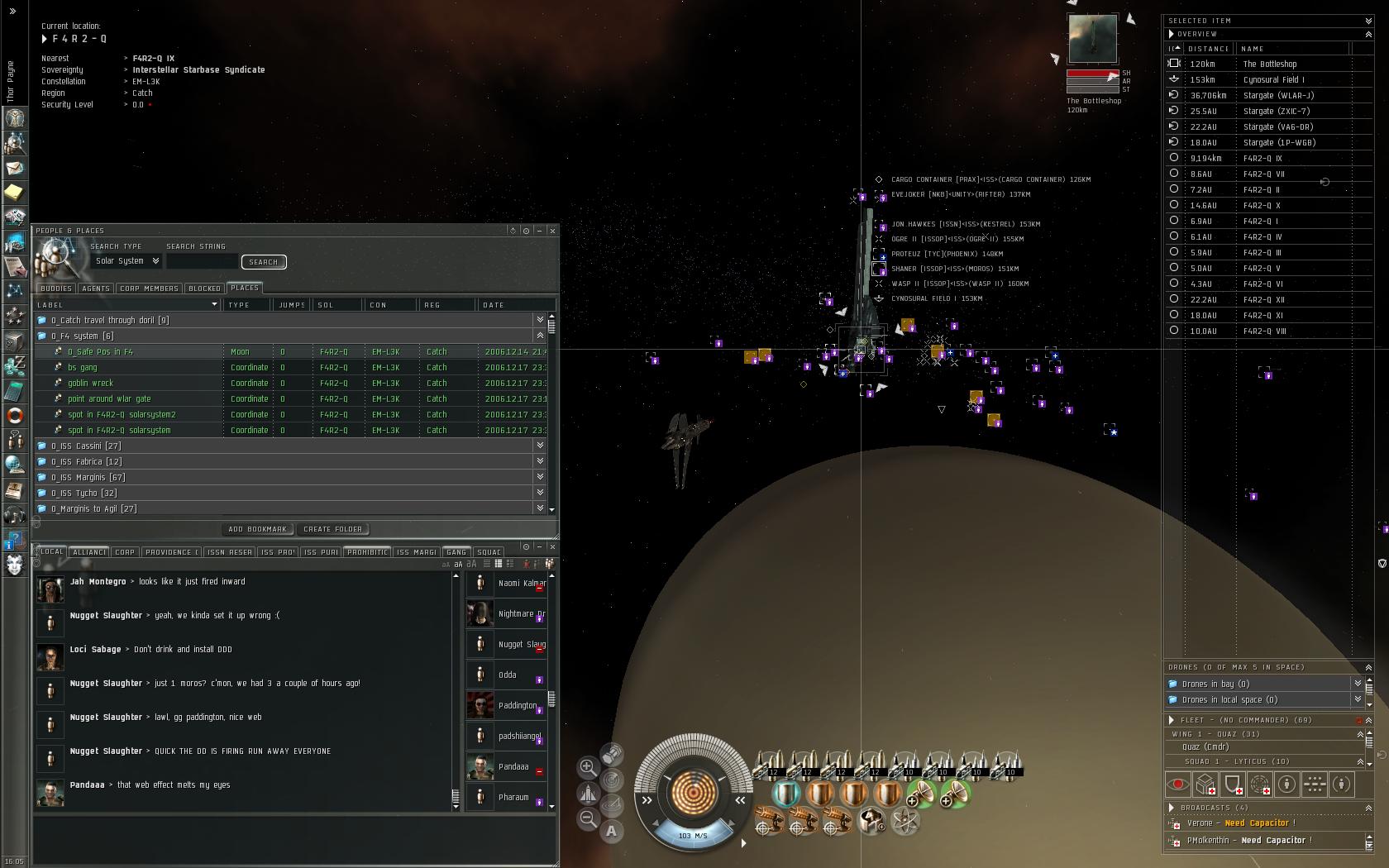Select Paddington in the local member list
Image resolution: width=1389 pixels, height=868 pixels.
point(518,706)
